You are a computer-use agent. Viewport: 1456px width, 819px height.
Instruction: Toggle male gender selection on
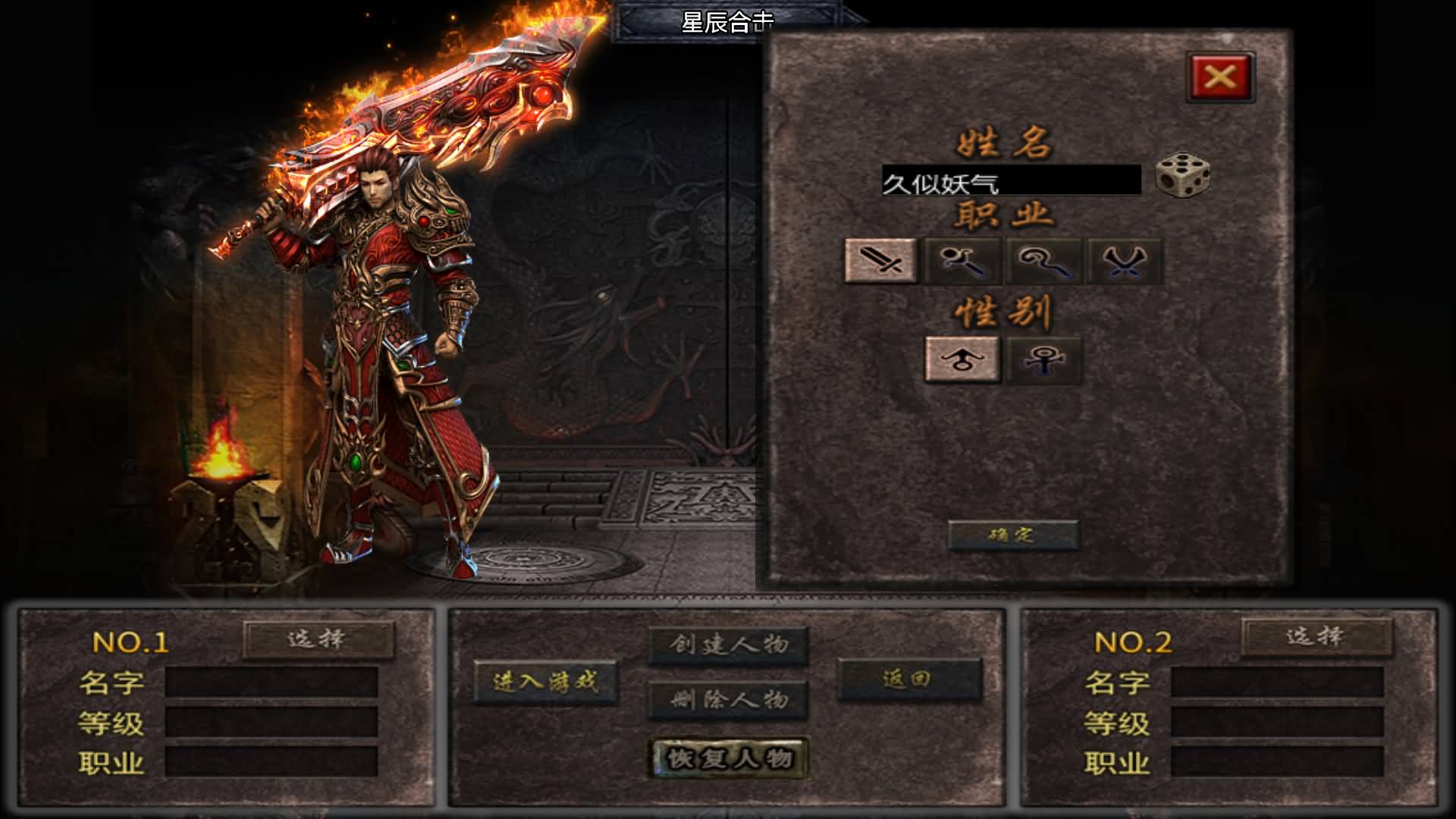tap(962, 359)
